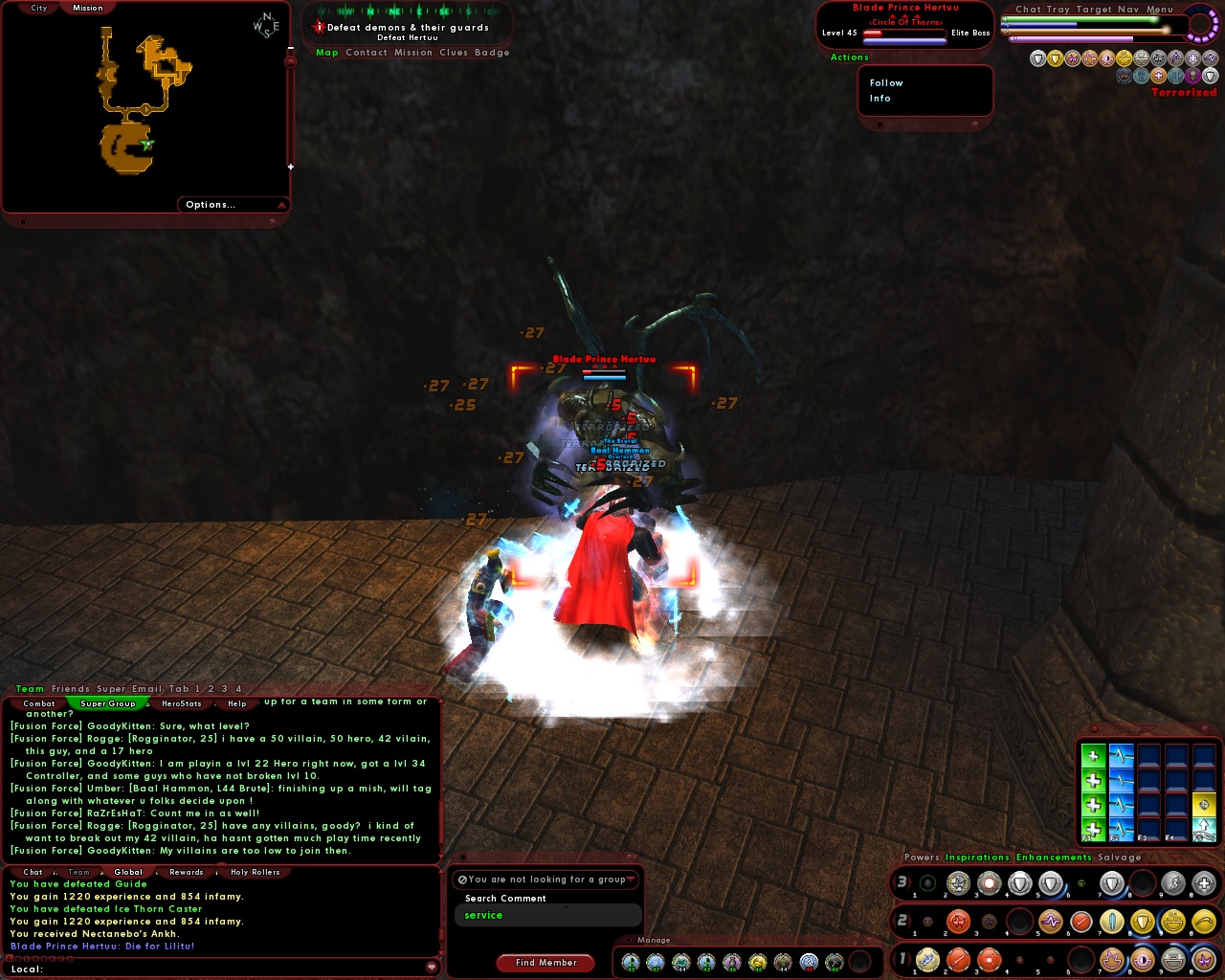Click the cycle arrow next to power tray 3

911,883
